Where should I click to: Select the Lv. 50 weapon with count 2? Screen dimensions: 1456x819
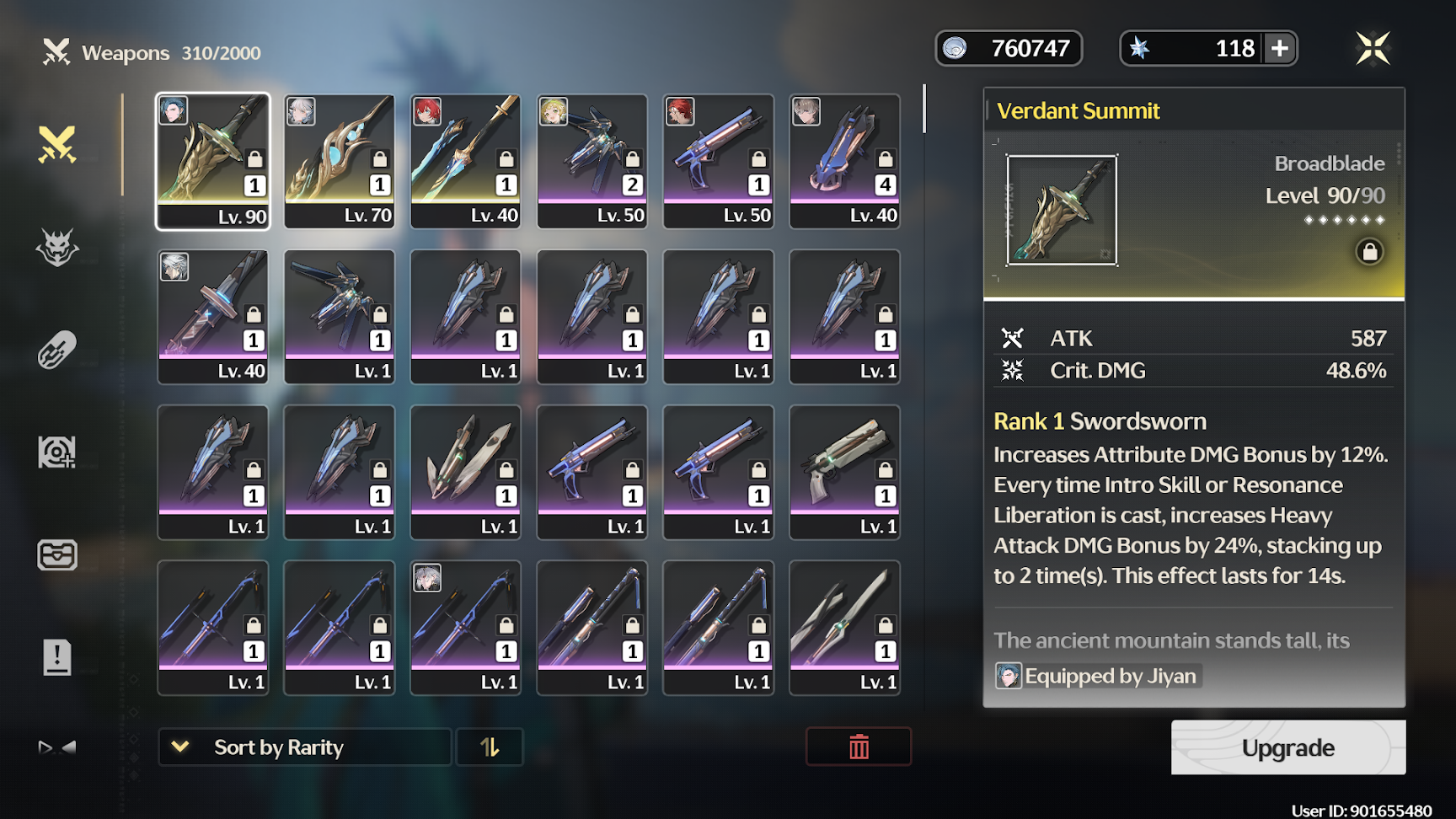pyautogui.click(x=592, y=161)
